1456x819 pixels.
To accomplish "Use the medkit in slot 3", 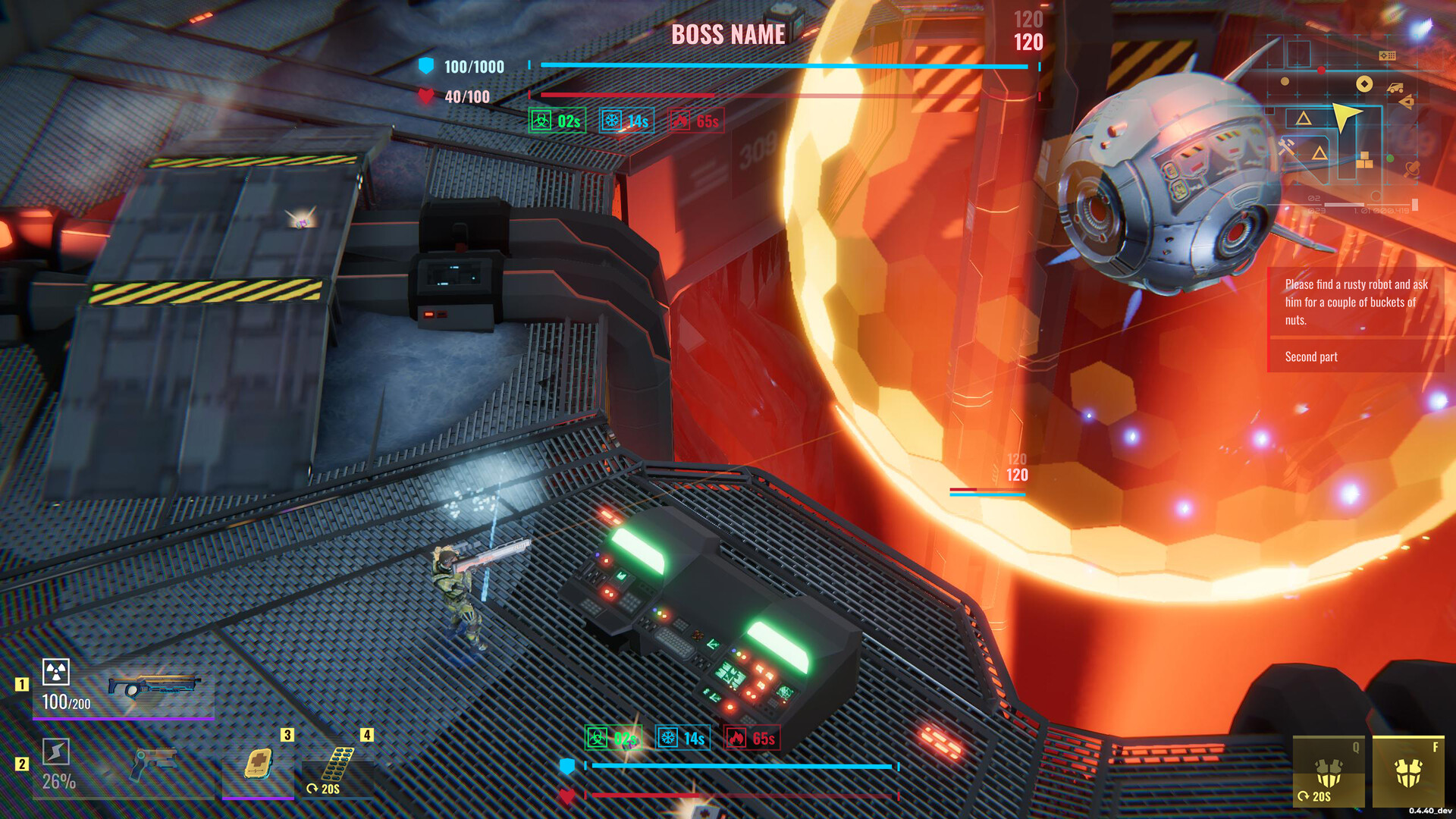I will pyautogui.click(x=258, y=763).
